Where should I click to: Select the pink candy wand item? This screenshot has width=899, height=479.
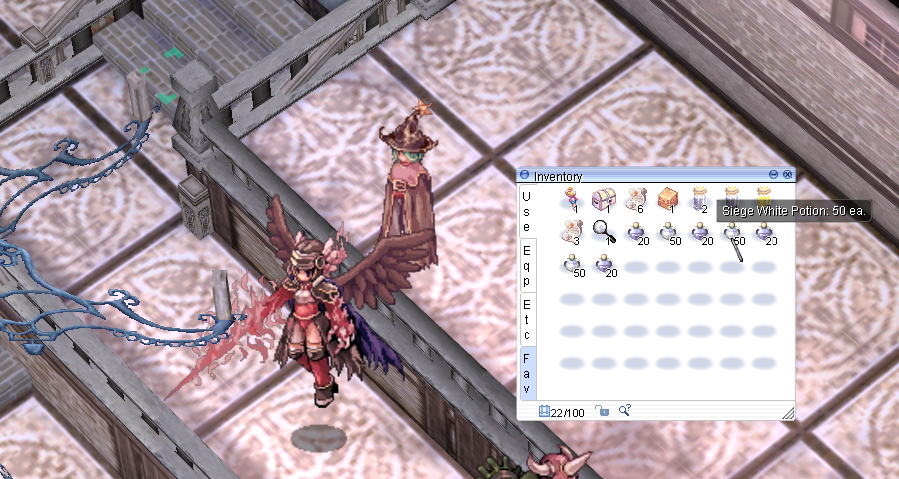[571, 199]
